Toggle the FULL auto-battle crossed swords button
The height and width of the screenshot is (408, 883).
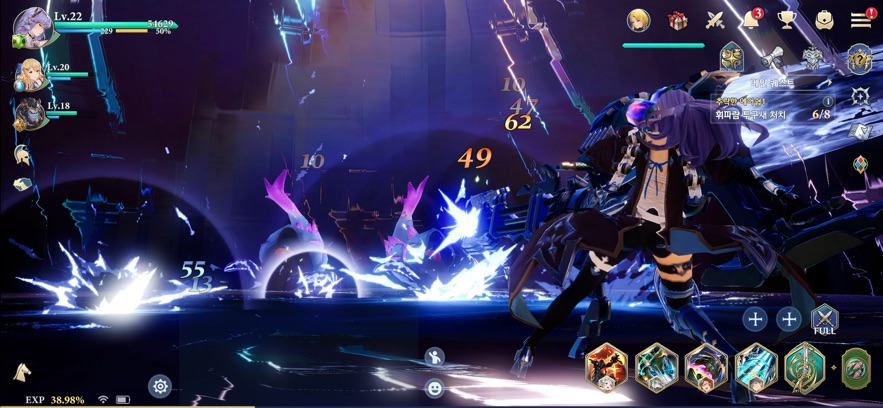824,319
